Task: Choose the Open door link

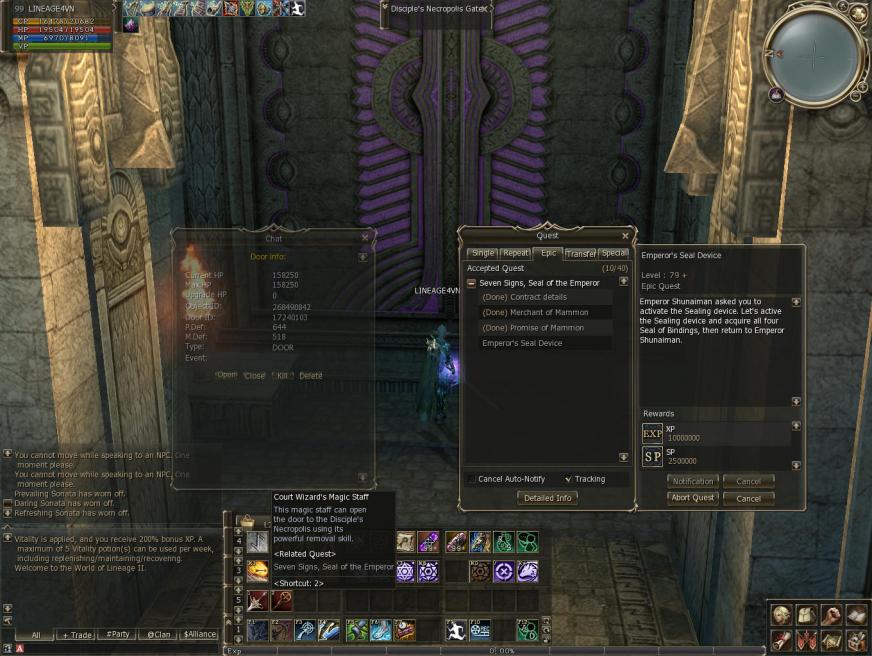Action: tap(227, 375)
